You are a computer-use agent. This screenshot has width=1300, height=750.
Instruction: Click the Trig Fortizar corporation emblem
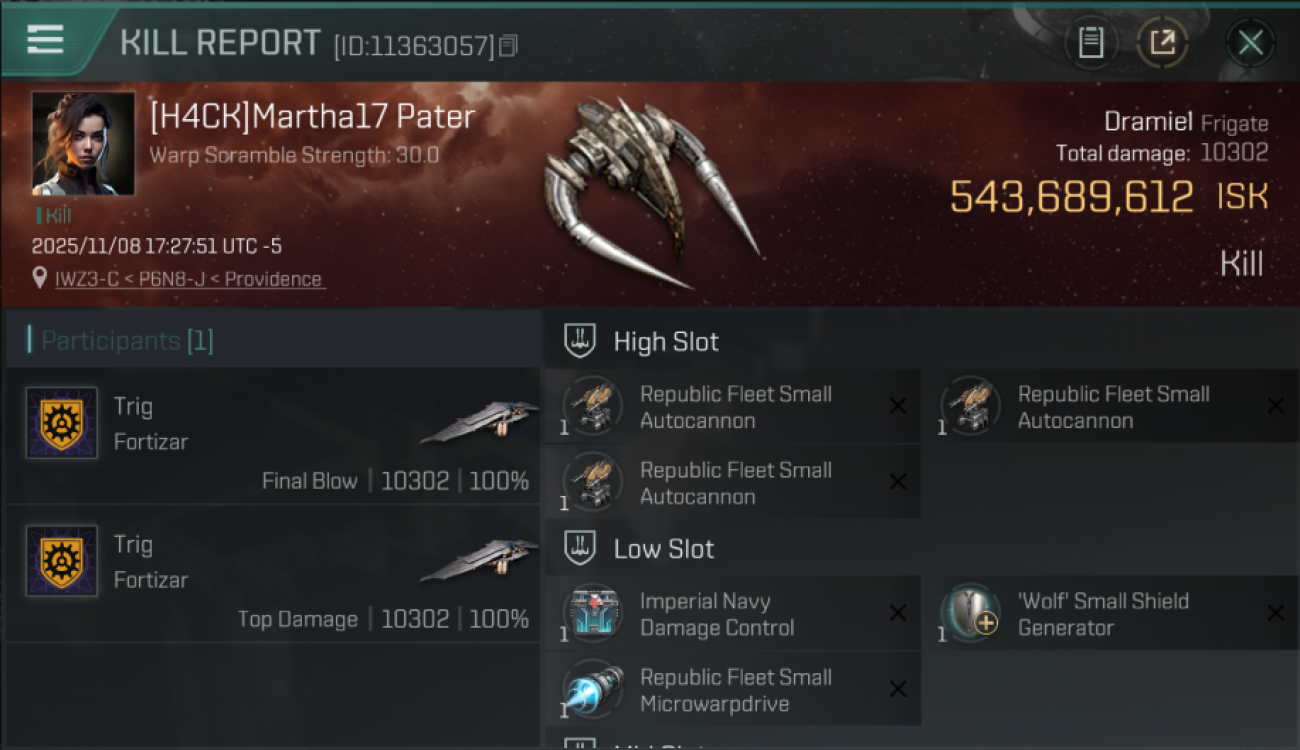[x=61, y=423]
